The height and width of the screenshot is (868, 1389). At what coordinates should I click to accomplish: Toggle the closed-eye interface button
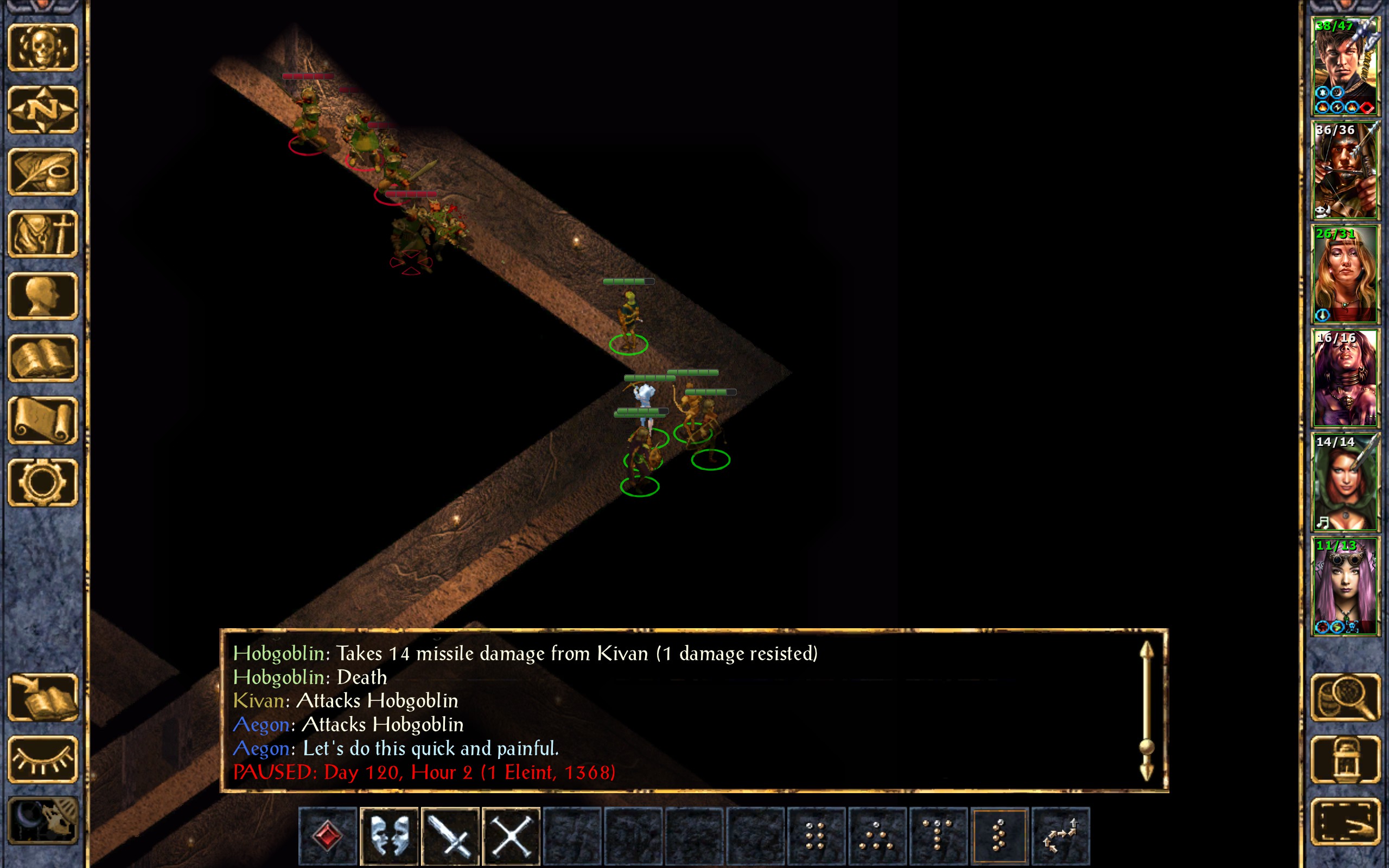[43, 759]
